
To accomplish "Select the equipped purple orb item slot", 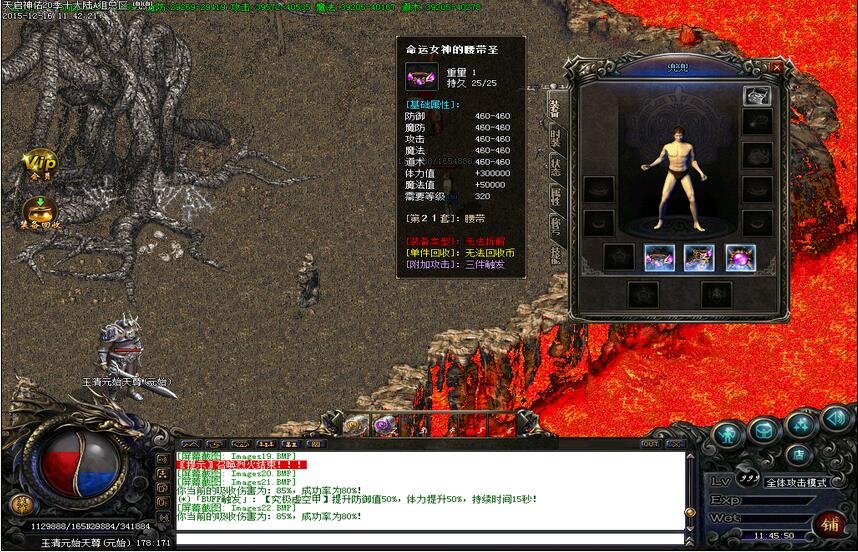I will (740, 258).
